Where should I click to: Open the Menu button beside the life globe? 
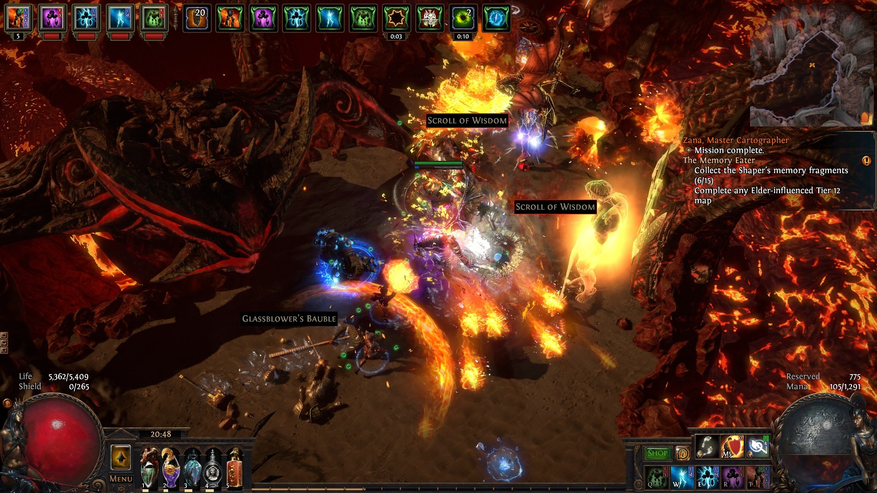point(121,463)
